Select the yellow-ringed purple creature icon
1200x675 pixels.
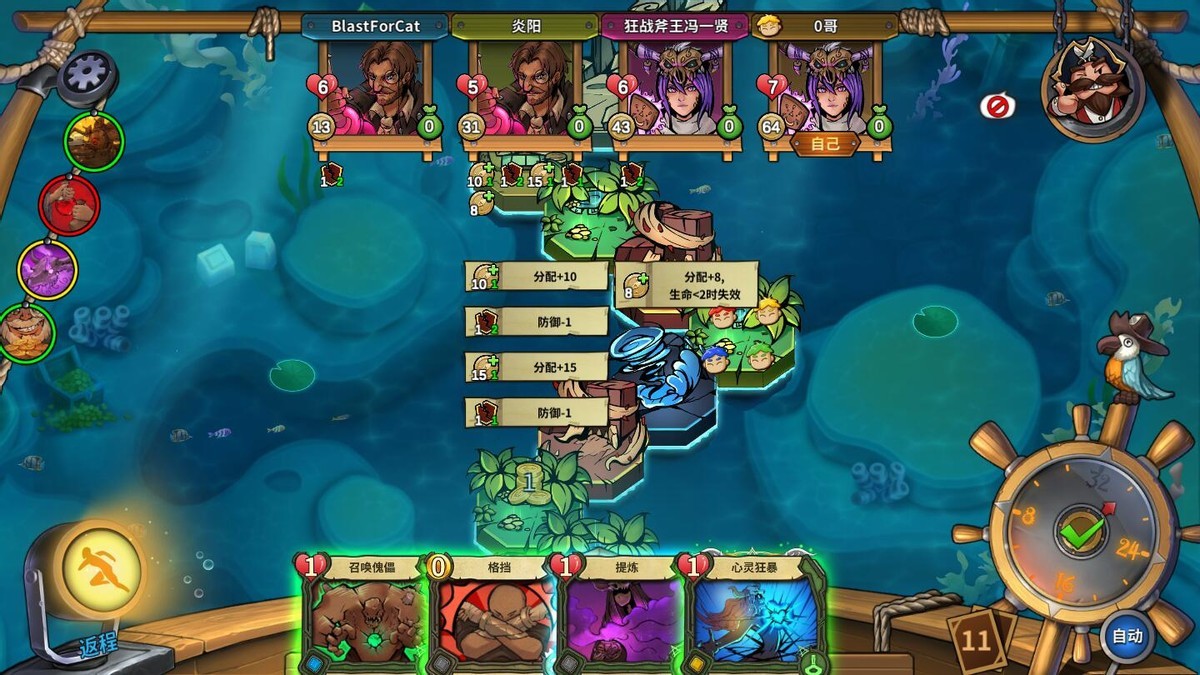(x=48, y=270)
